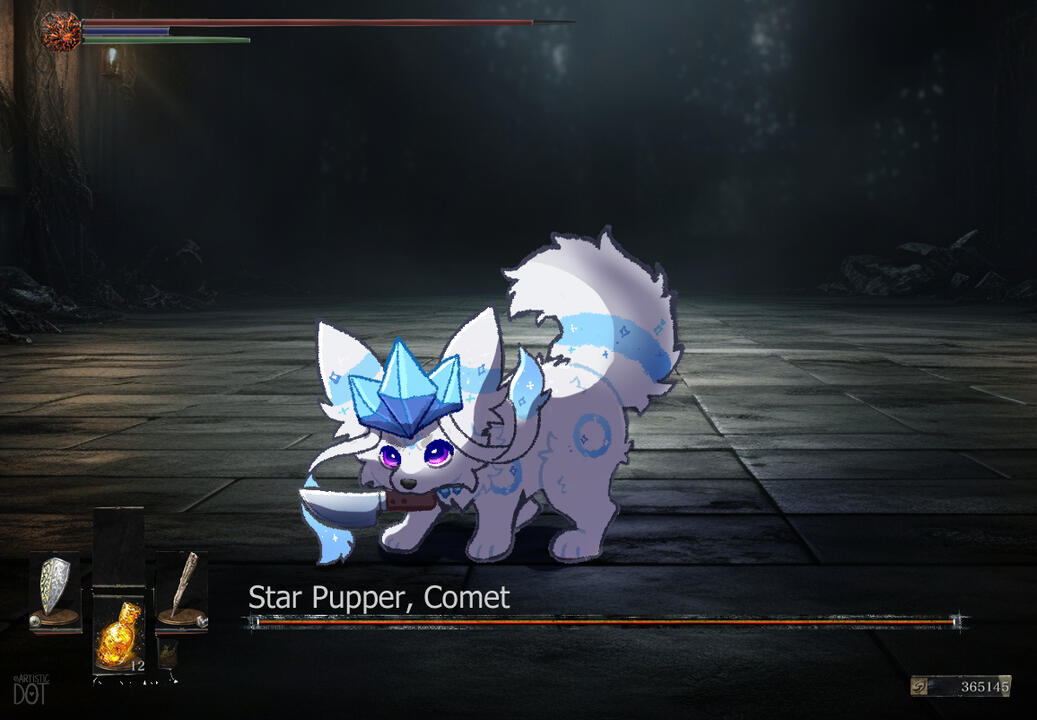
Task: Select the kite shield left-hand slot
Action: coord(54,590)
